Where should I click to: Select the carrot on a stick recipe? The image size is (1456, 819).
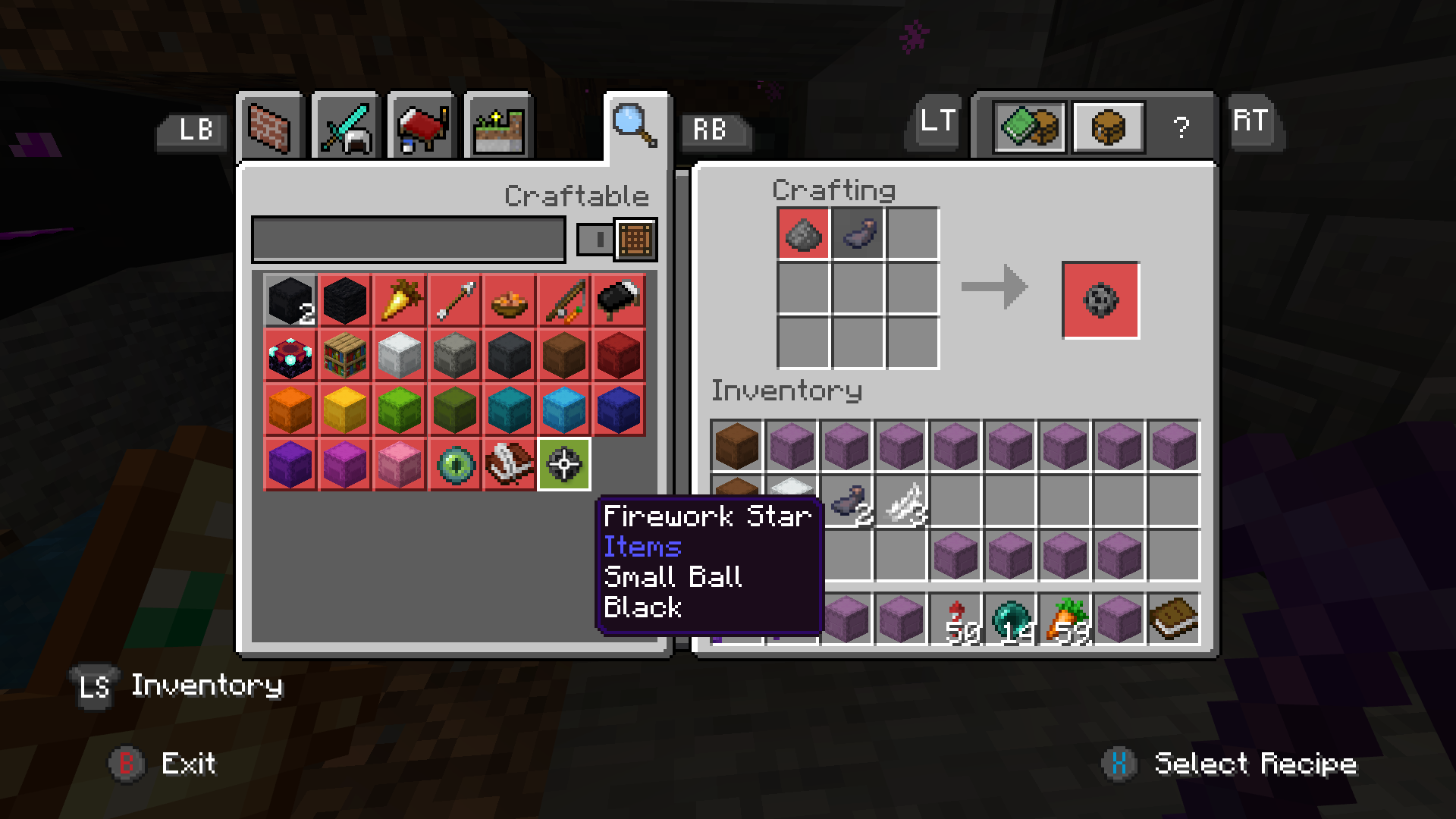(x=563, y=300)
